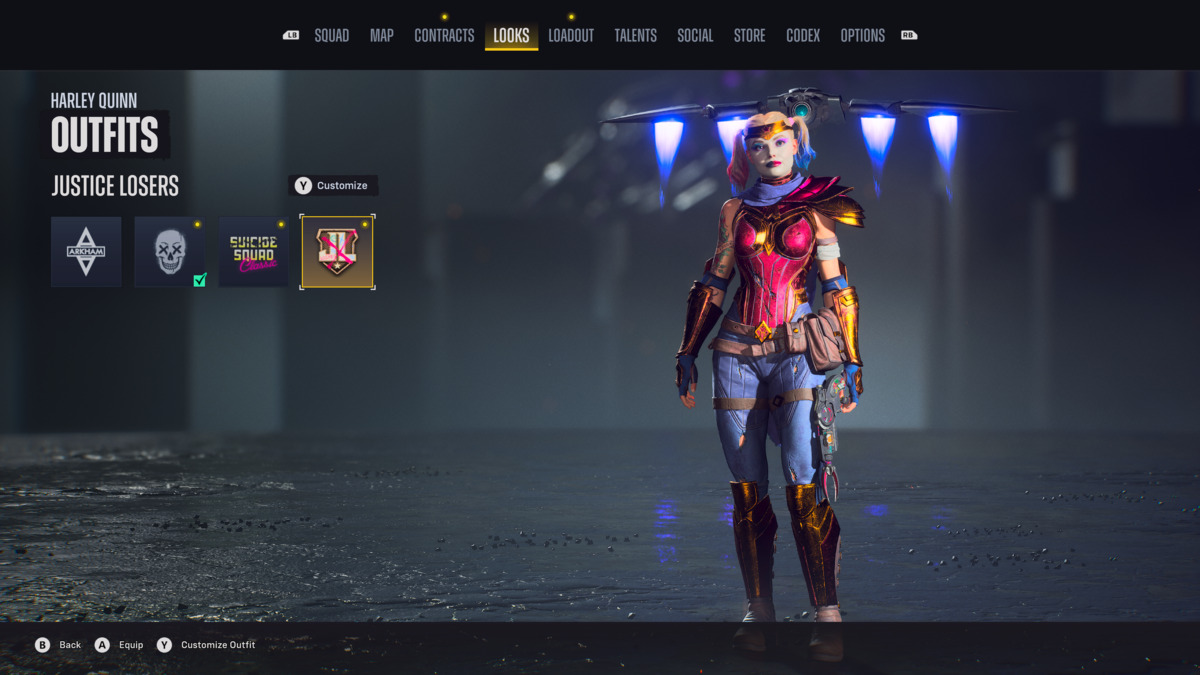Viewport: 1200px width, 675px height.
Task: Pick the Suicide Squad Classic outfit
Action: 254,252
